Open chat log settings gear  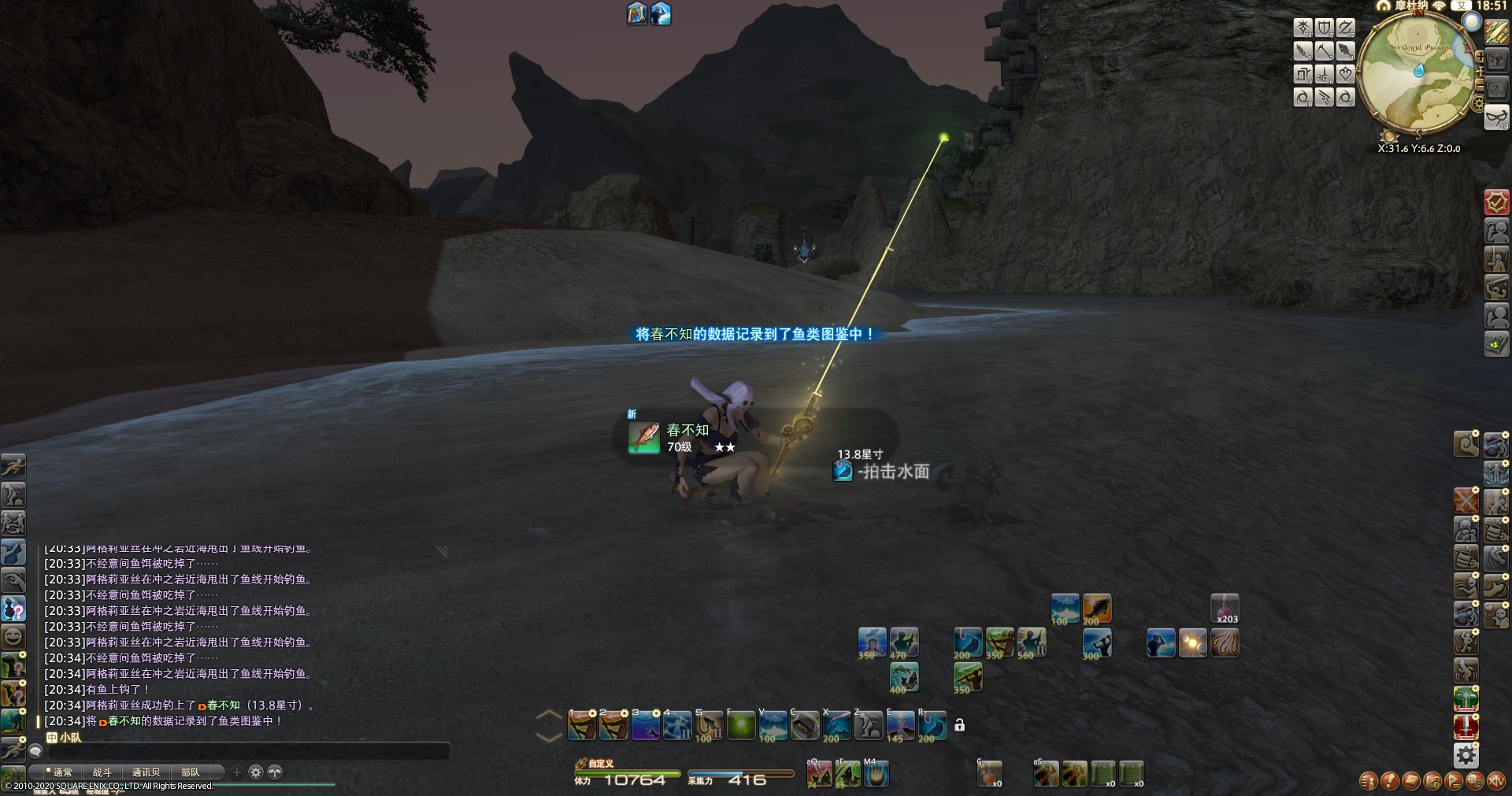pyautogui.click(x=255, y=772)
